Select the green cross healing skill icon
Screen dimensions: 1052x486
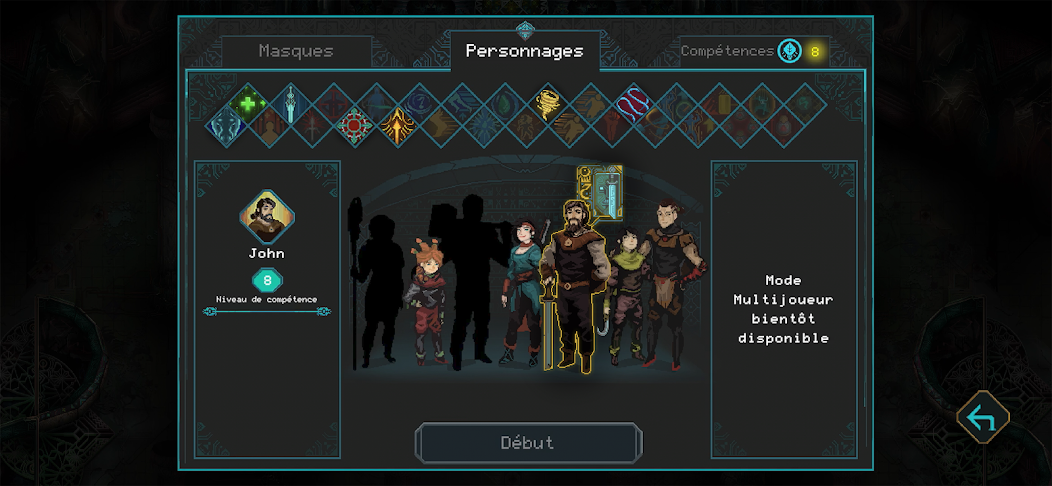247,102
